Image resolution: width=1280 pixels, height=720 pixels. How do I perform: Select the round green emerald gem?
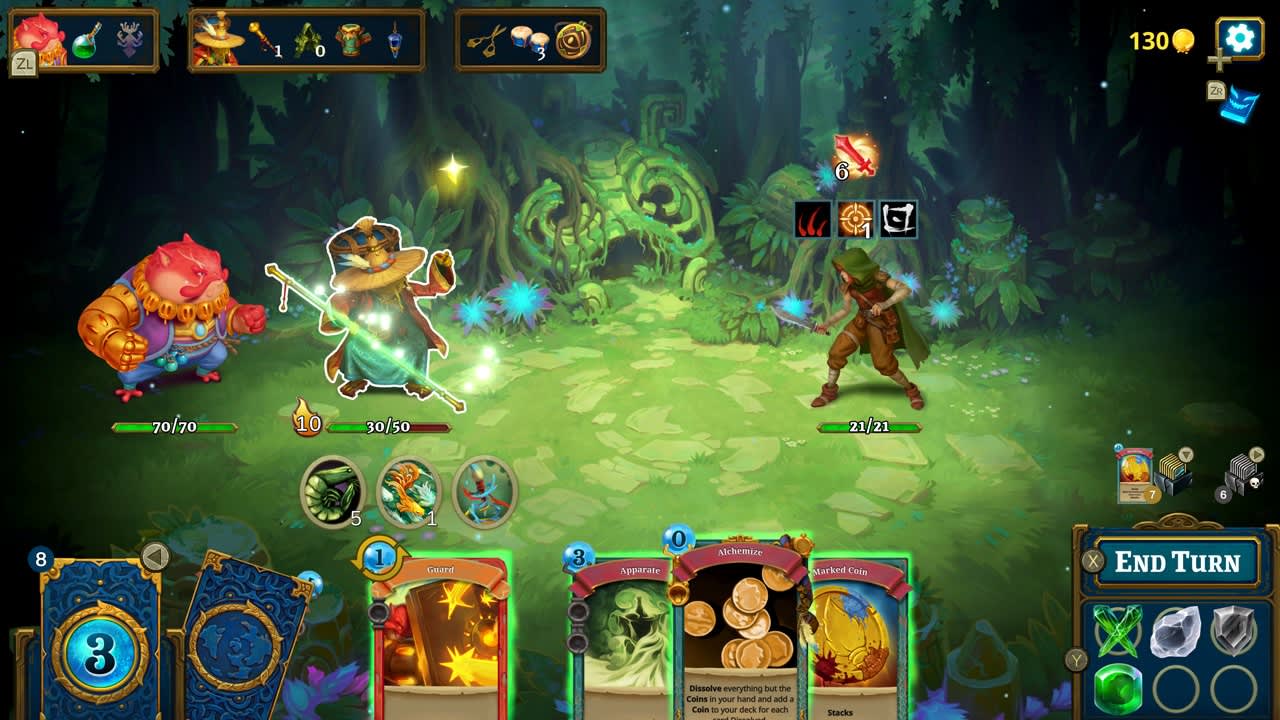click(1117, 689)
